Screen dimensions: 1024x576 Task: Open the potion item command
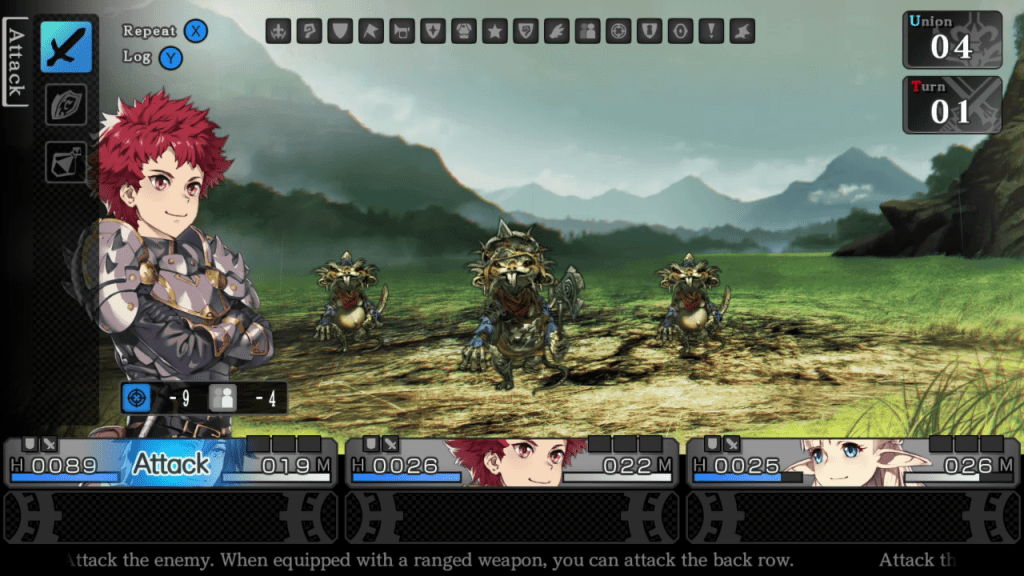[x=66, y=161]
